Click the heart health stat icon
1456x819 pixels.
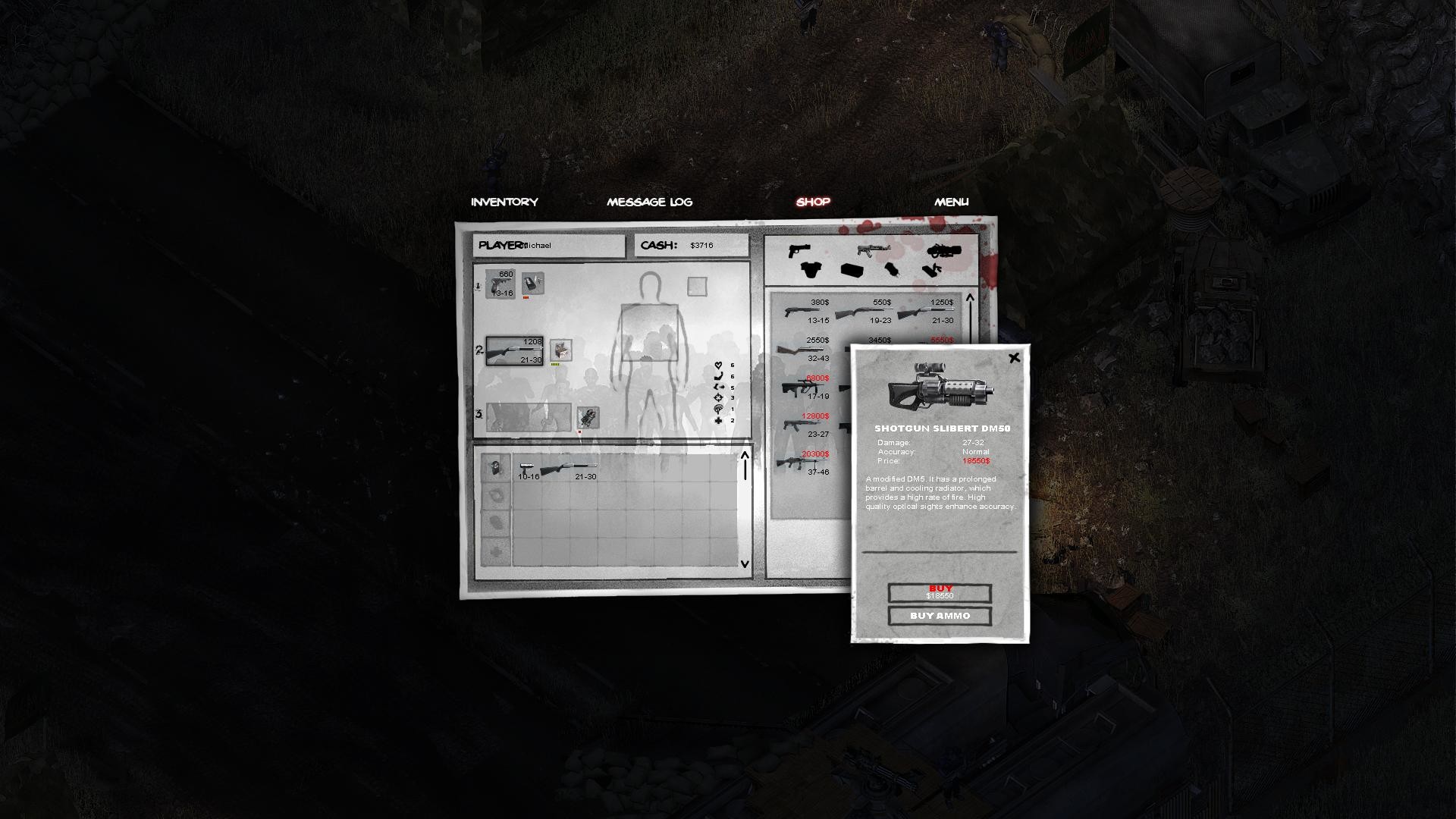click(x=718, y=365)
